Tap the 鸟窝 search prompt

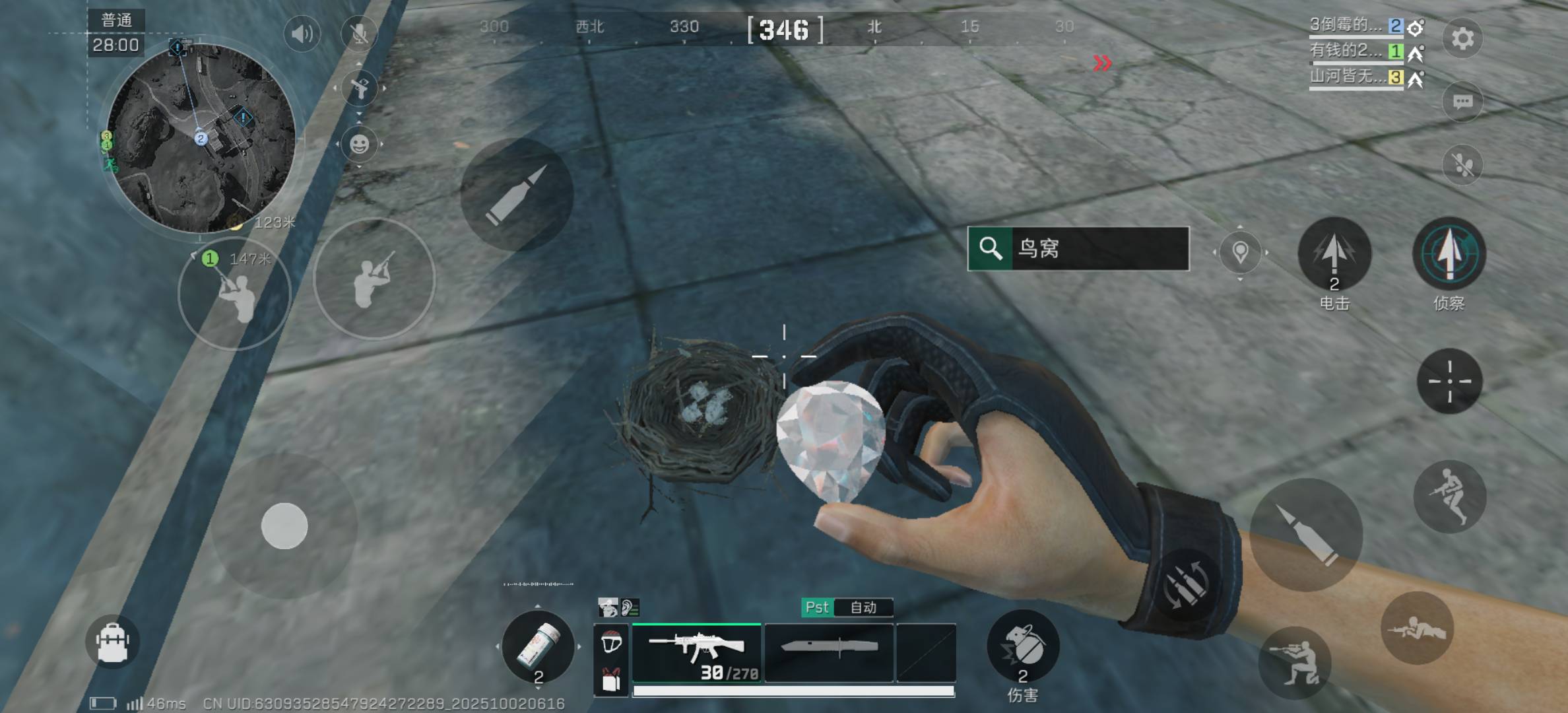tap(1078, 248)
